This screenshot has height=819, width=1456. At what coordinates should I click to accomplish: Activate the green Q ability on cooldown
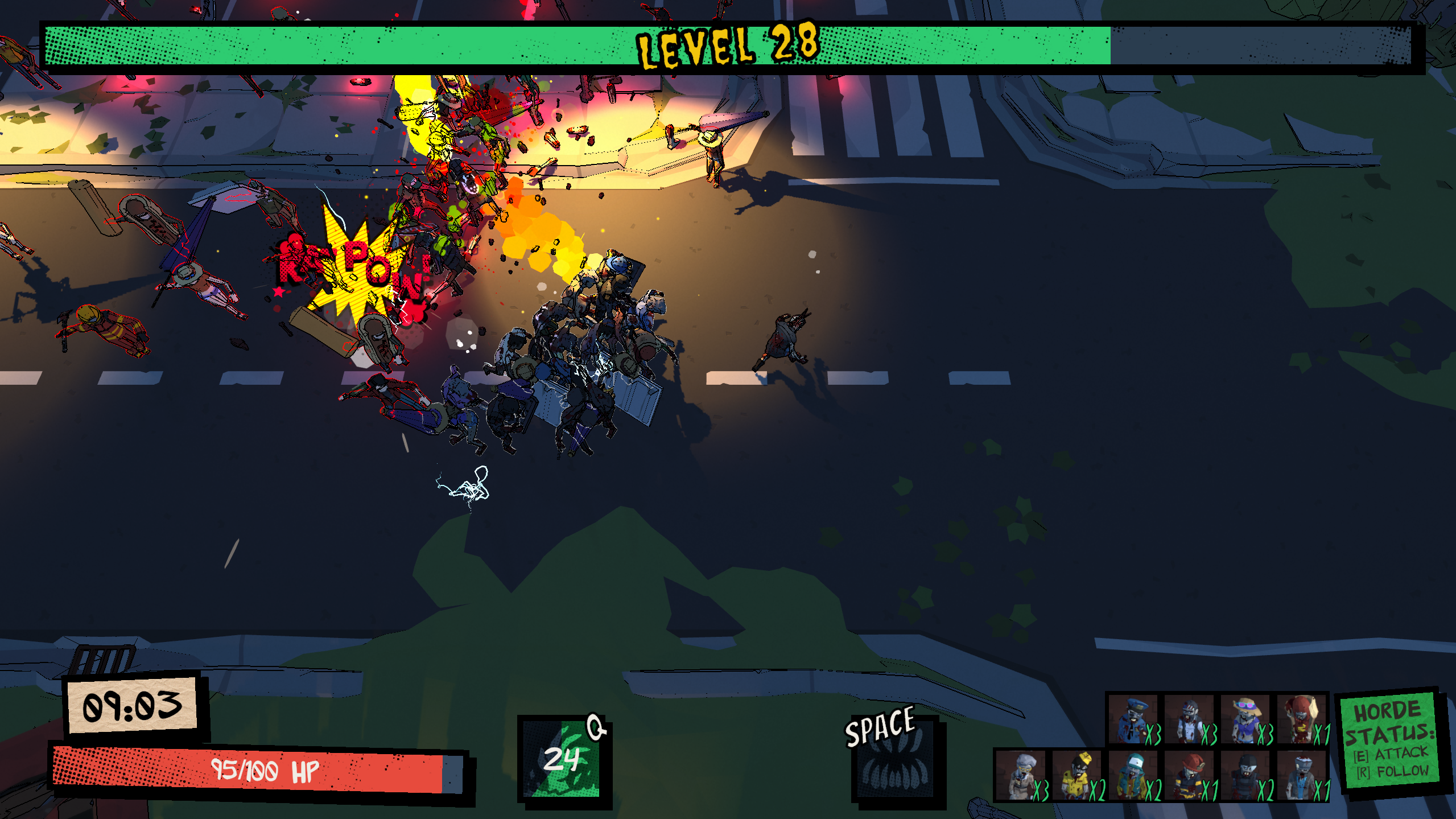[x=563, y=759]
